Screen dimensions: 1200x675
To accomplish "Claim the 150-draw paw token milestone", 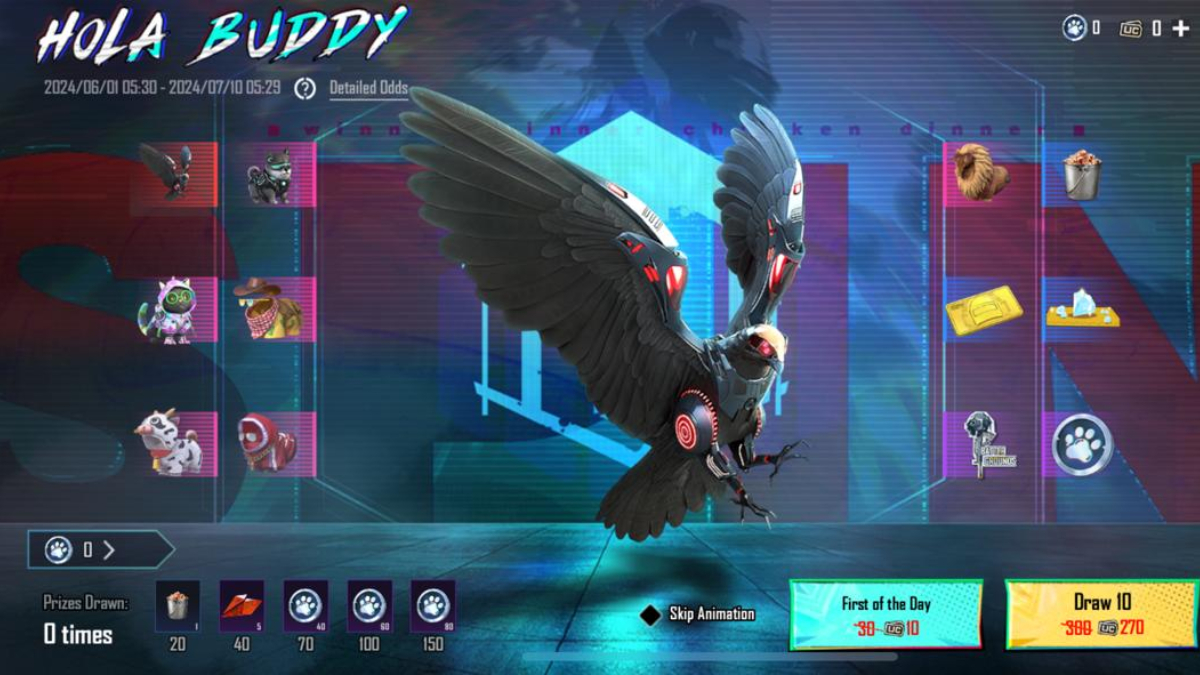I will click(432, 606).
